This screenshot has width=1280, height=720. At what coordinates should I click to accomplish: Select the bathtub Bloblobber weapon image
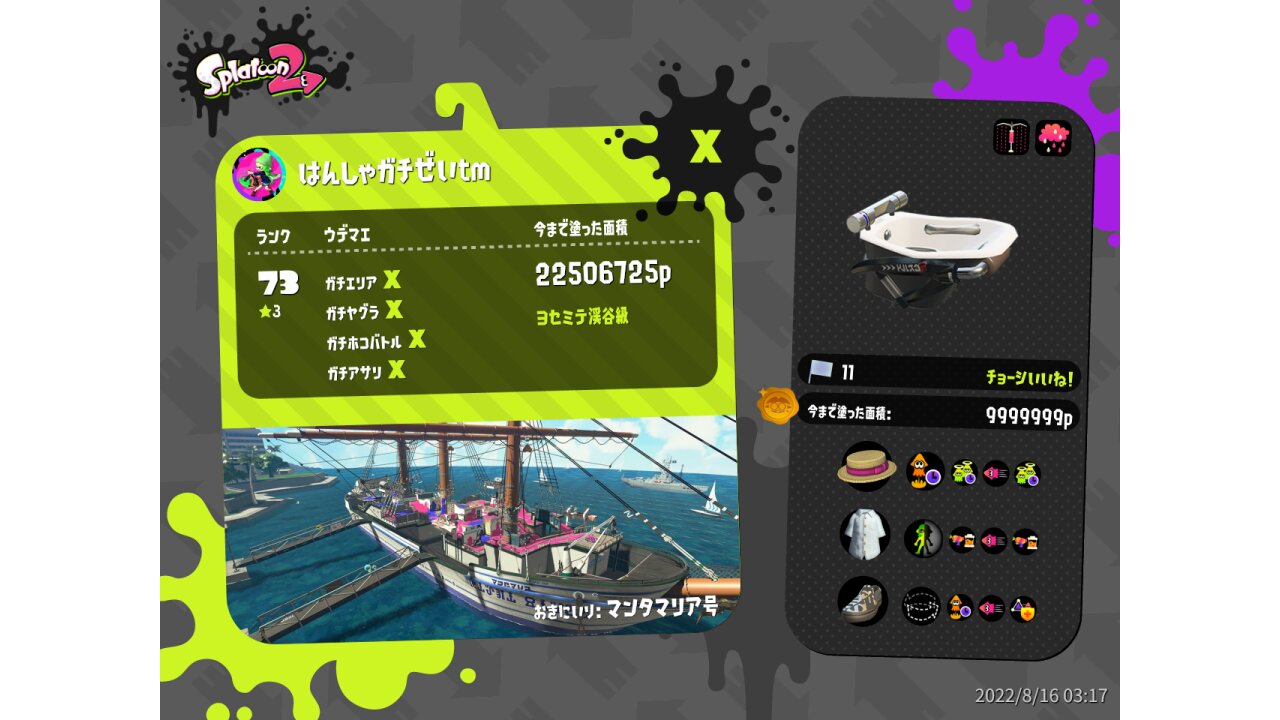tap(930, 245)
